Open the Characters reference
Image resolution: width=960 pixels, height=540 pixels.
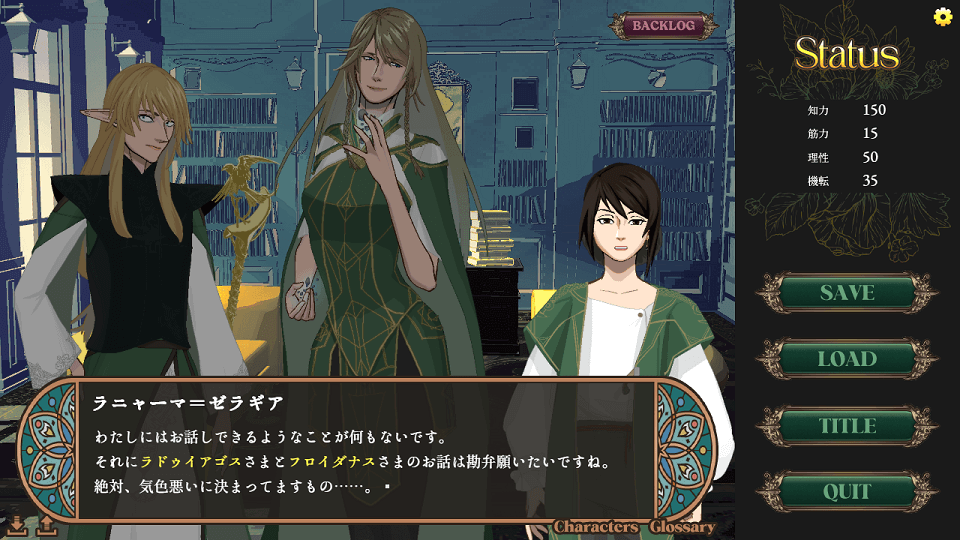(x=596, y=527)
